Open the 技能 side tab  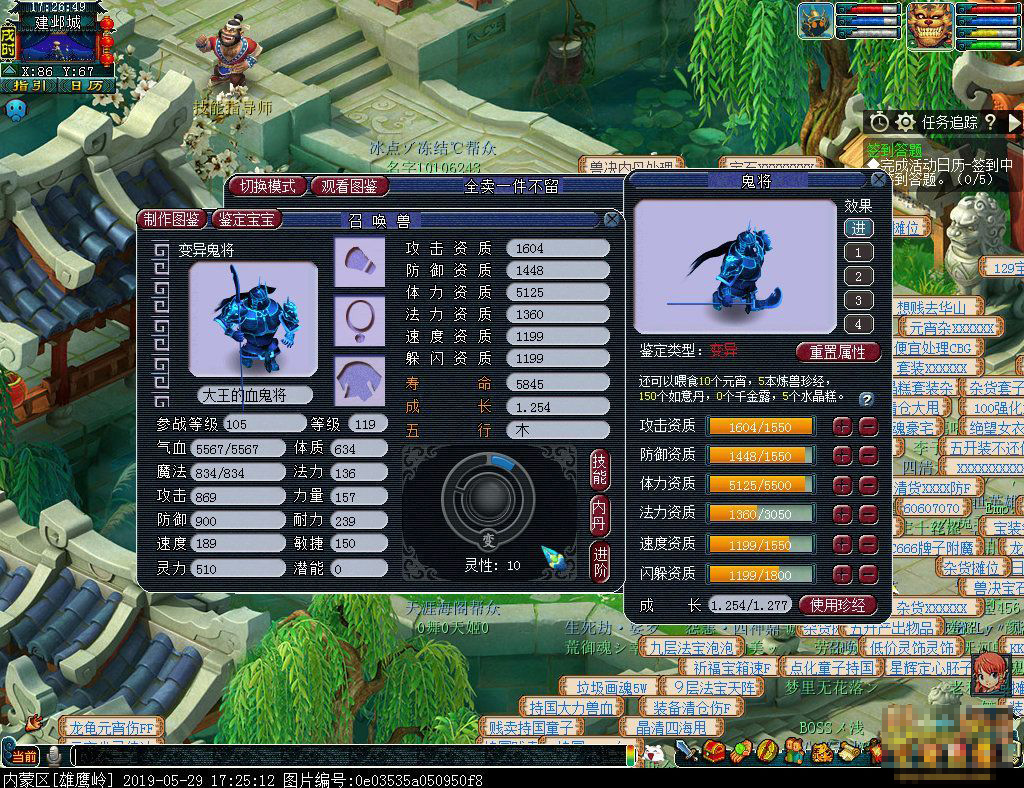click(599, 469)
